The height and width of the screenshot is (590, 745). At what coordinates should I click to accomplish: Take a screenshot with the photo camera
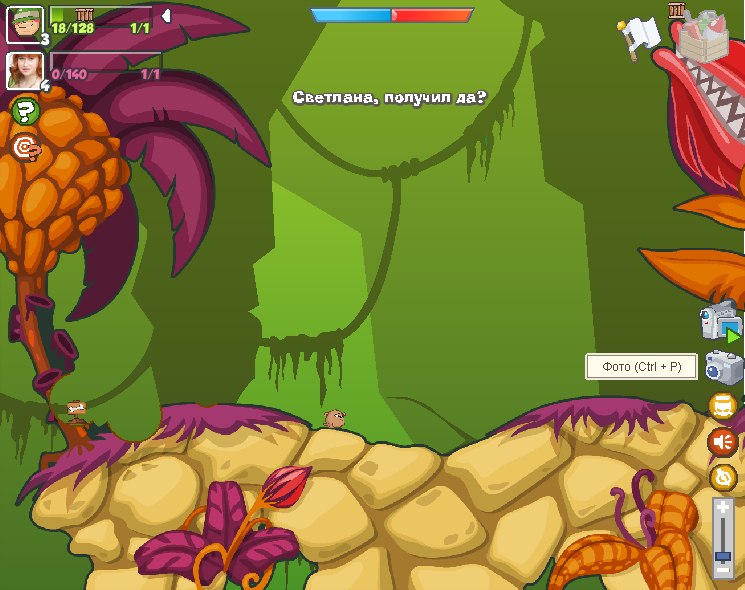click(722, 367)
